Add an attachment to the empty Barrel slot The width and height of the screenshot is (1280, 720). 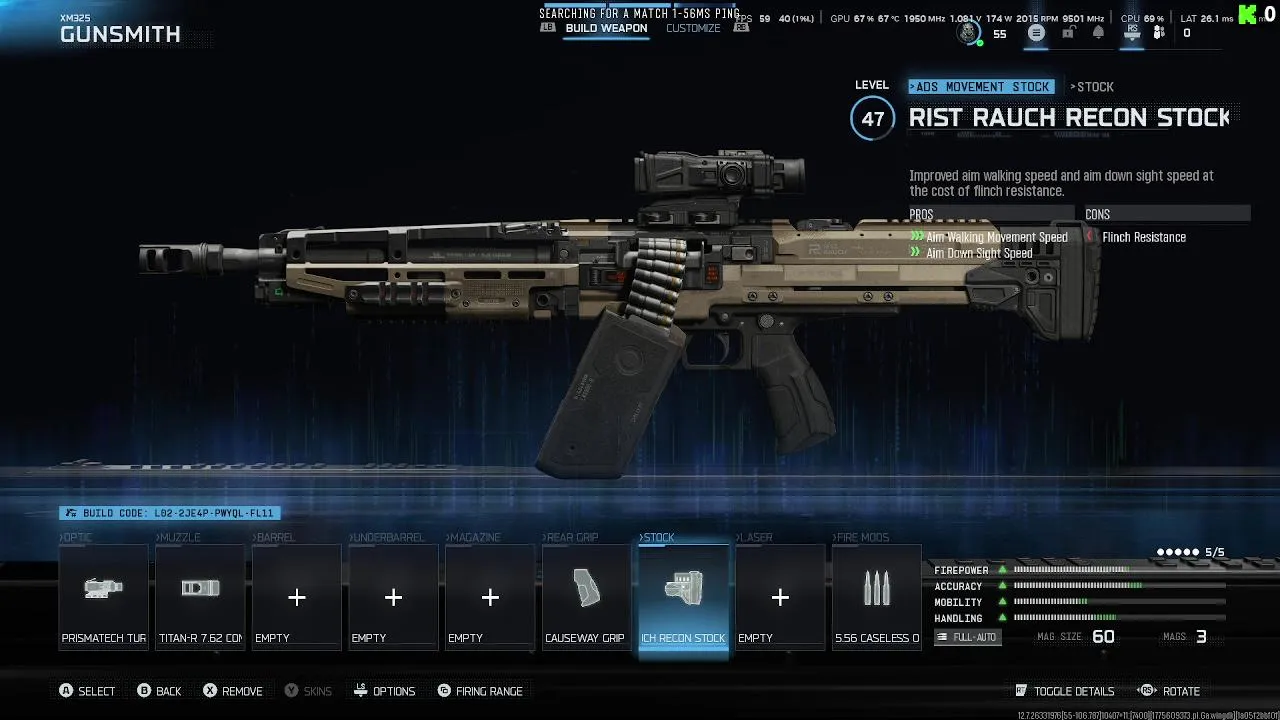[x=297, y=597]
